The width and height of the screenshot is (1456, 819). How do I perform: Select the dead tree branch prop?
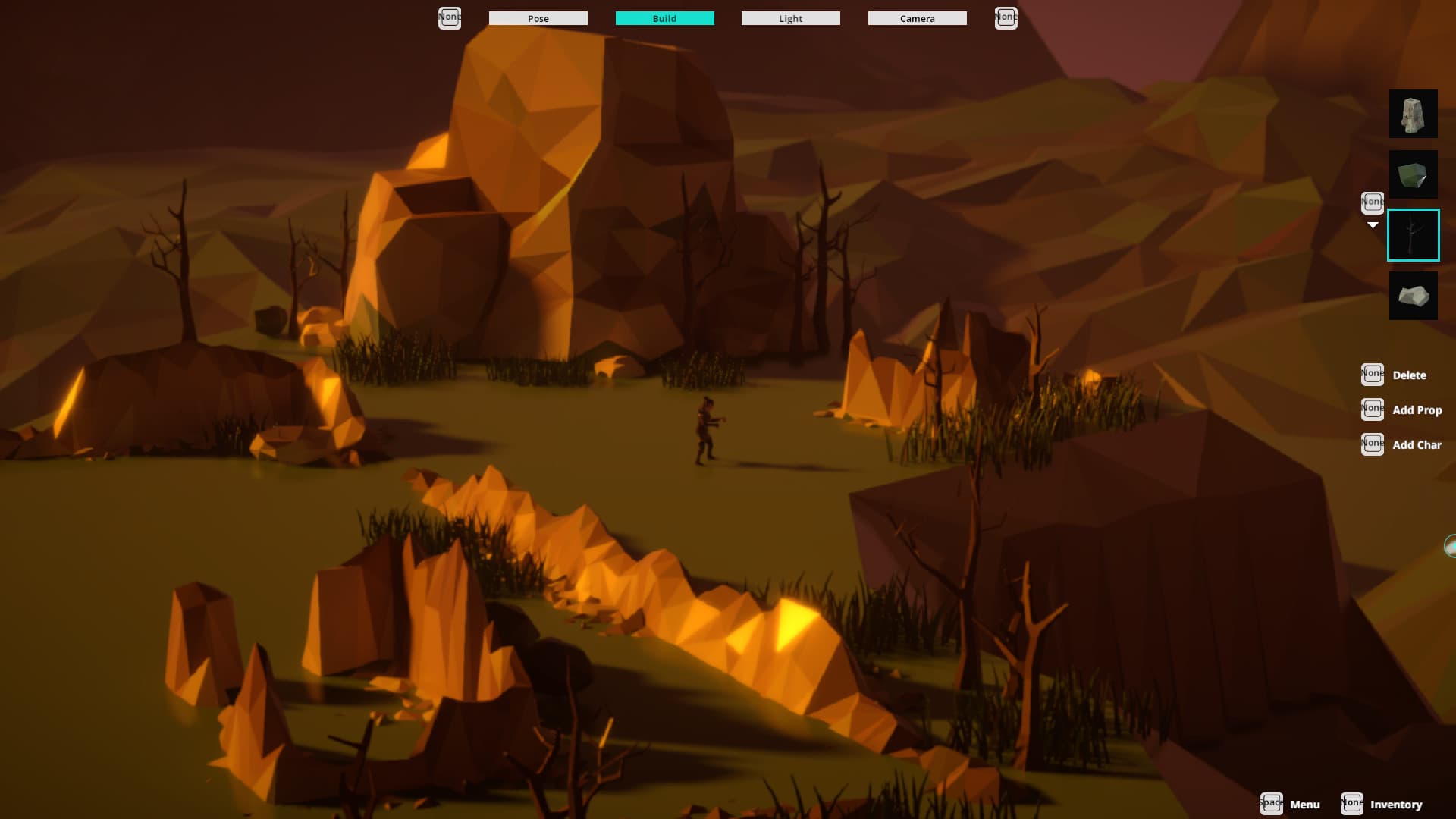pos(1414,234)
